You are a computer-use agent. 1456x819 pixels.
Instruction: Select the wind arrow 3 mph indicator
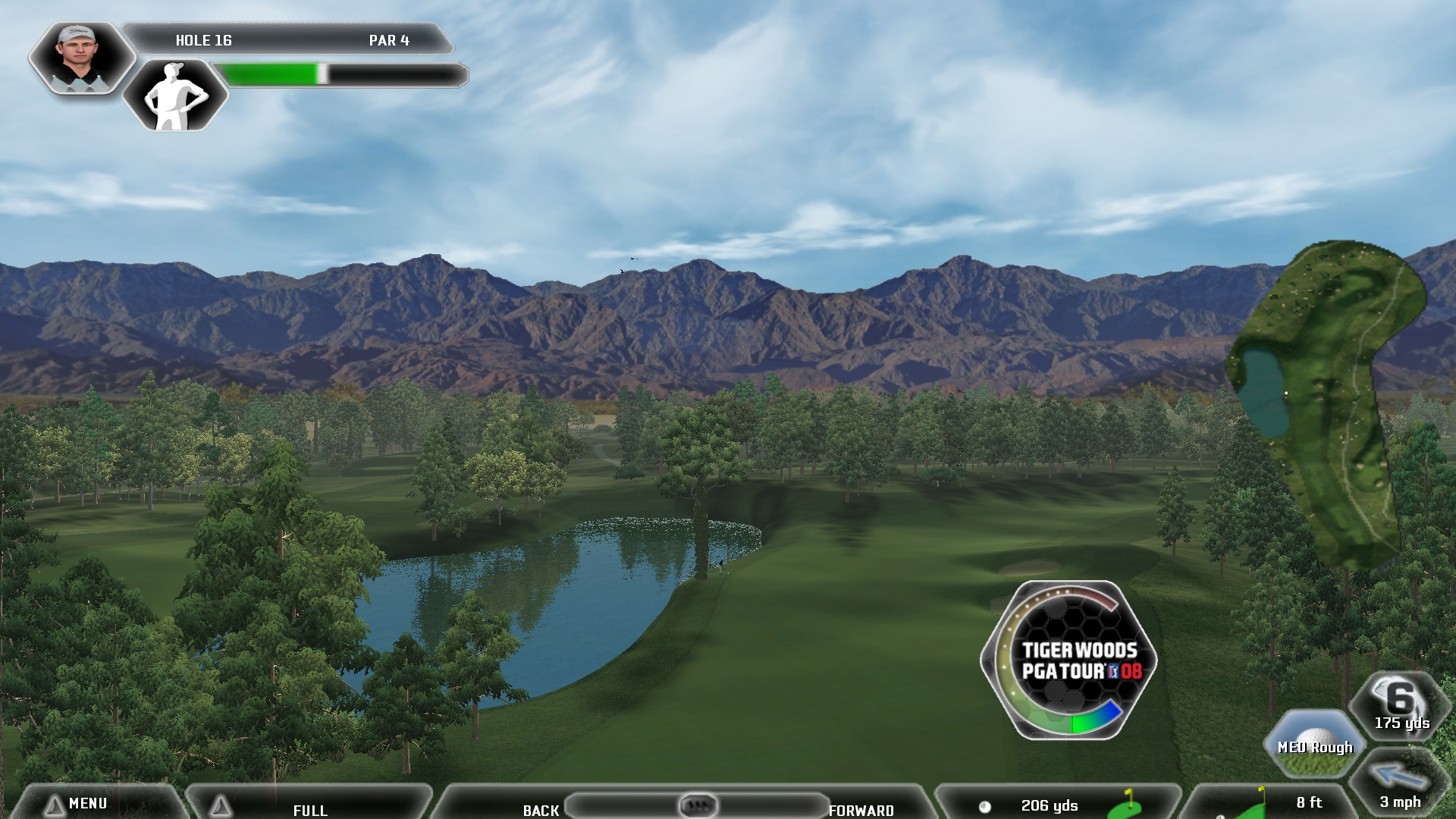coord(1399,786)
